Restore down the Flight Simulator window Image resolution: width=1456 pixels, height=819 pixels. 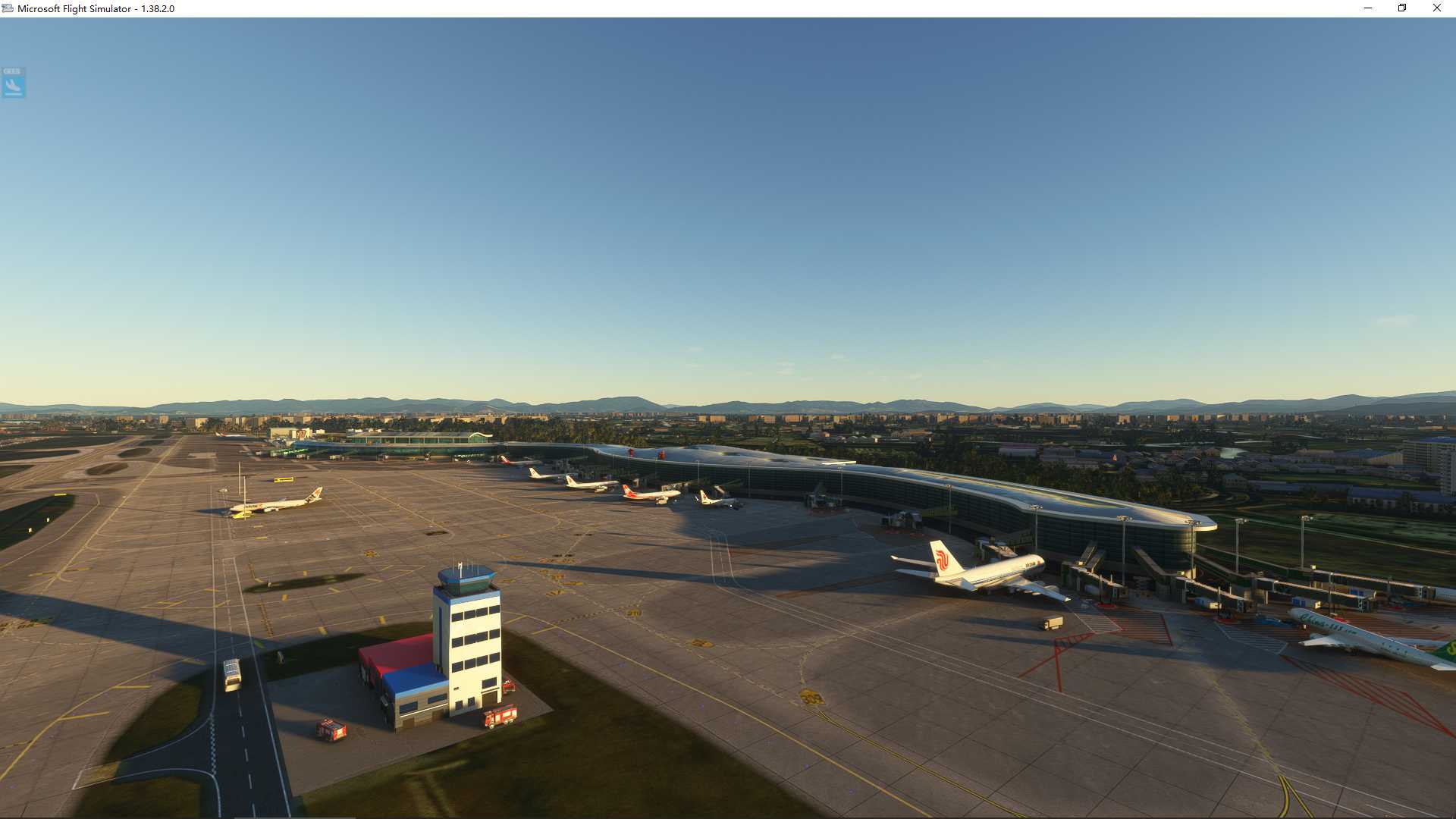(1402, 8)
